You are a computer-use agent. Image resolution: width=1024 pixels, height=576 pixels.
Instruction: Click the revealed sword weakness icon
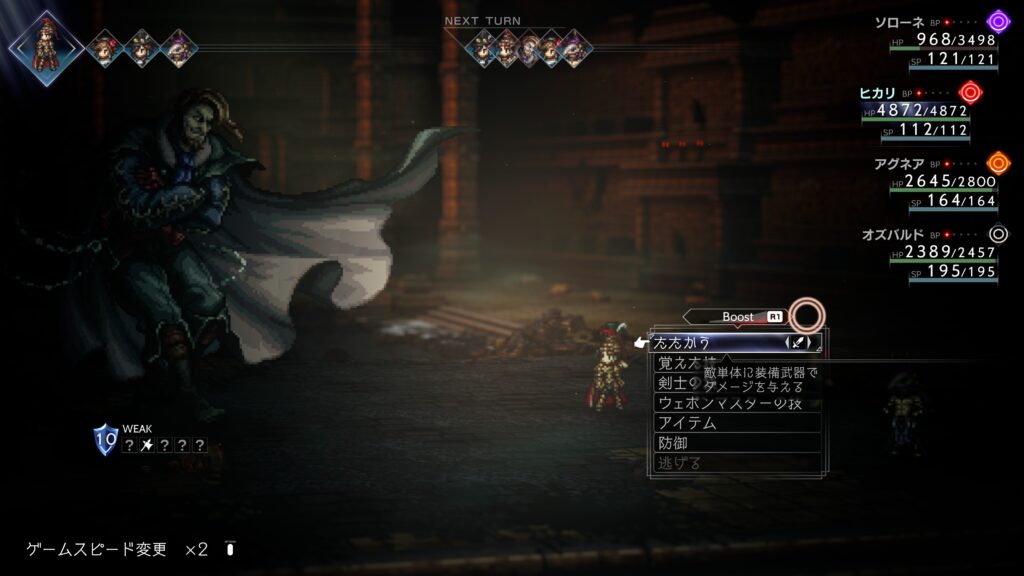pyautogui.click(x=147, y=446)
